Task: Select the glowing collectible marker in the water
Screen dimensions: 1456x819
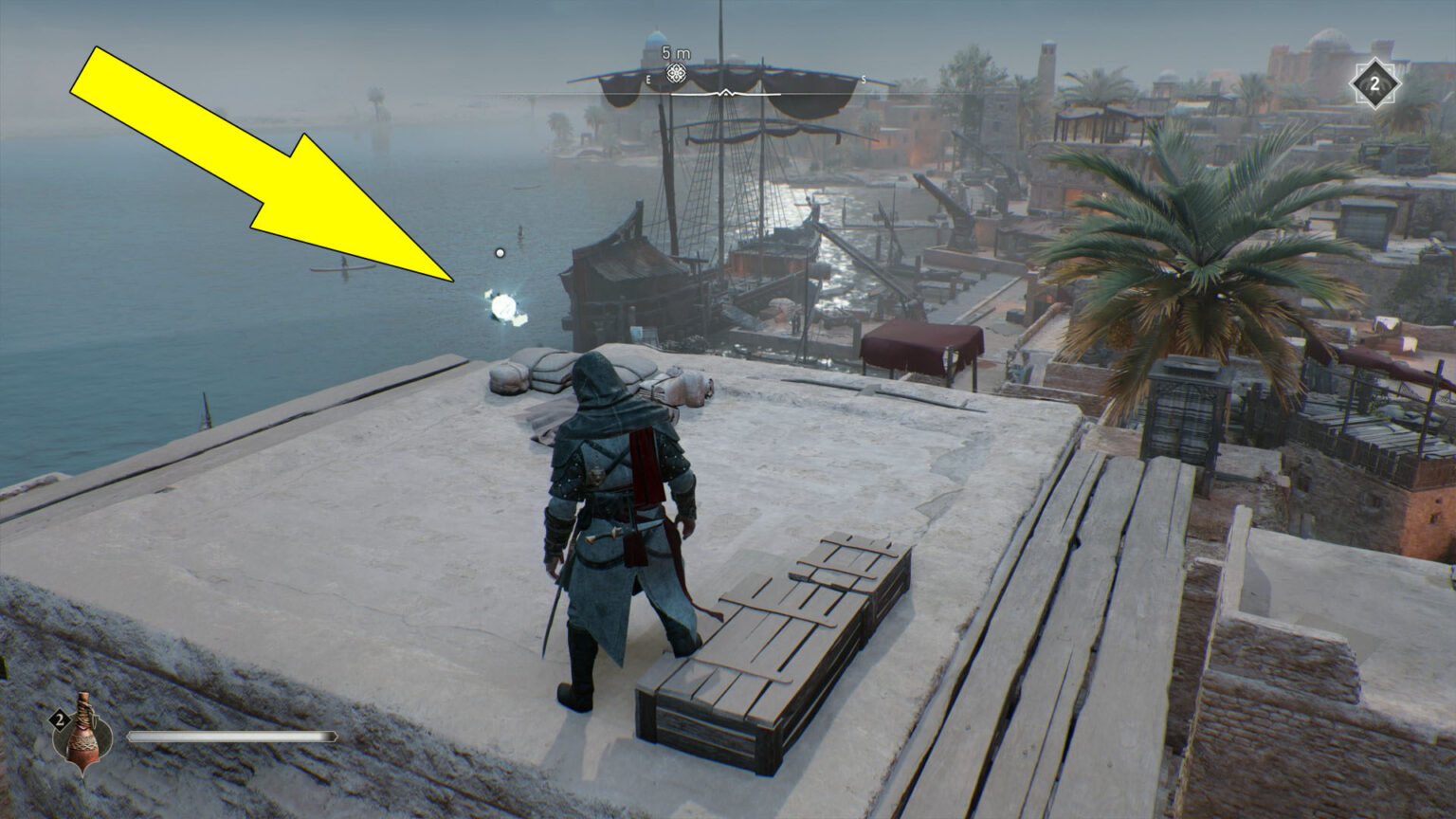Action: point(502,305)
